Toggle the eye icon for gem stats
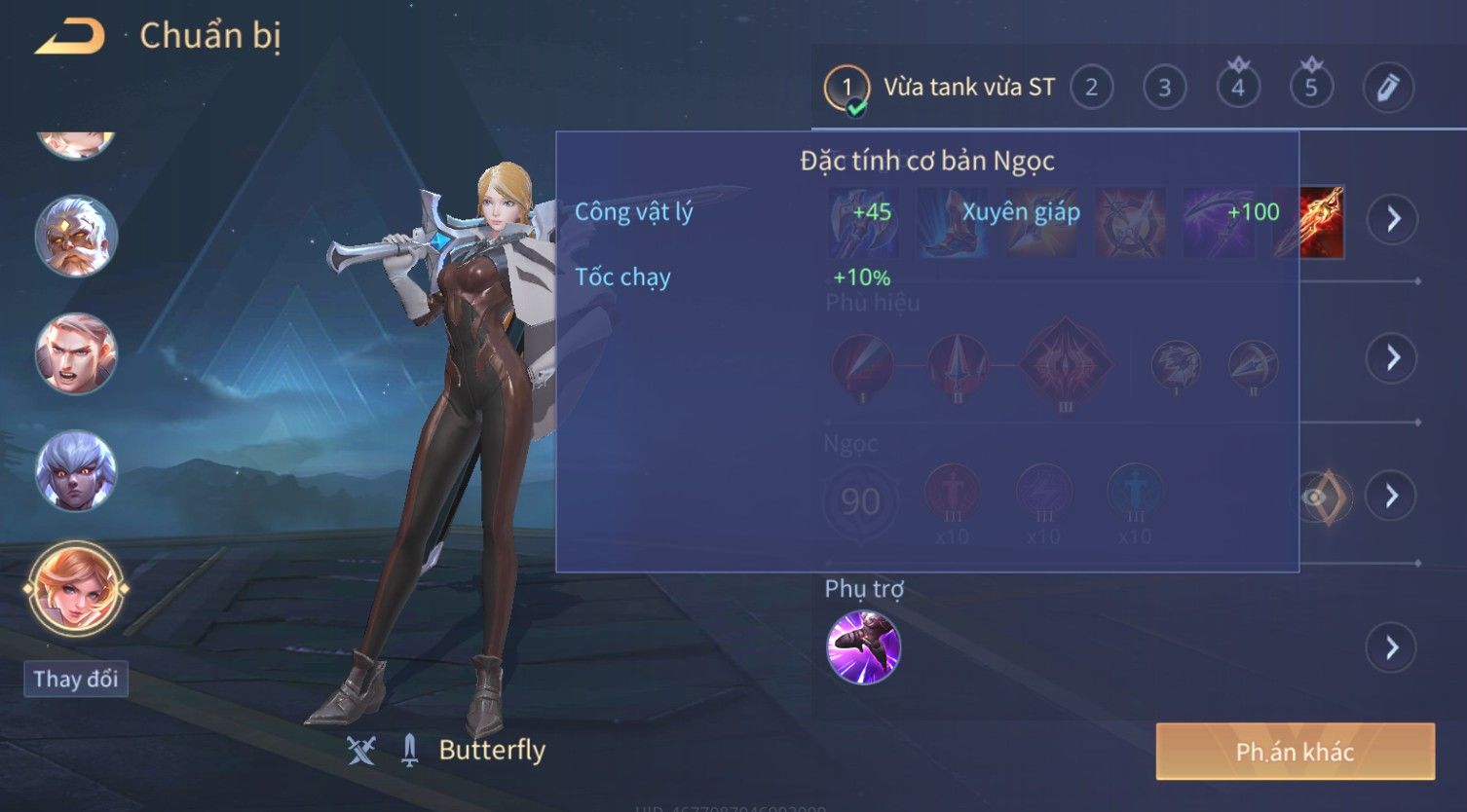Screen dimensions: 1467x812 pos(1317,498)
